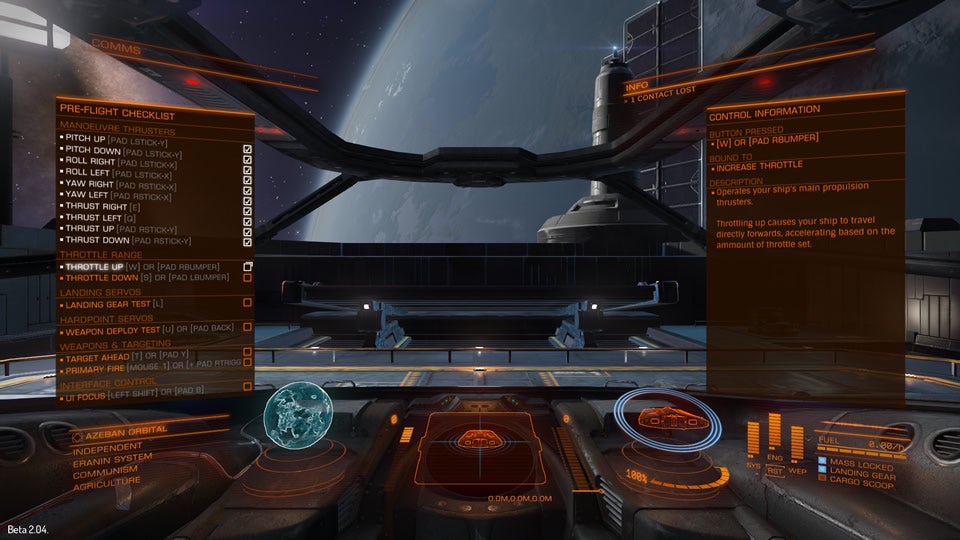Click the planet hologram scanner display
Image resolution: width=960 pixels, height=540 pixels.
[296, 418]
